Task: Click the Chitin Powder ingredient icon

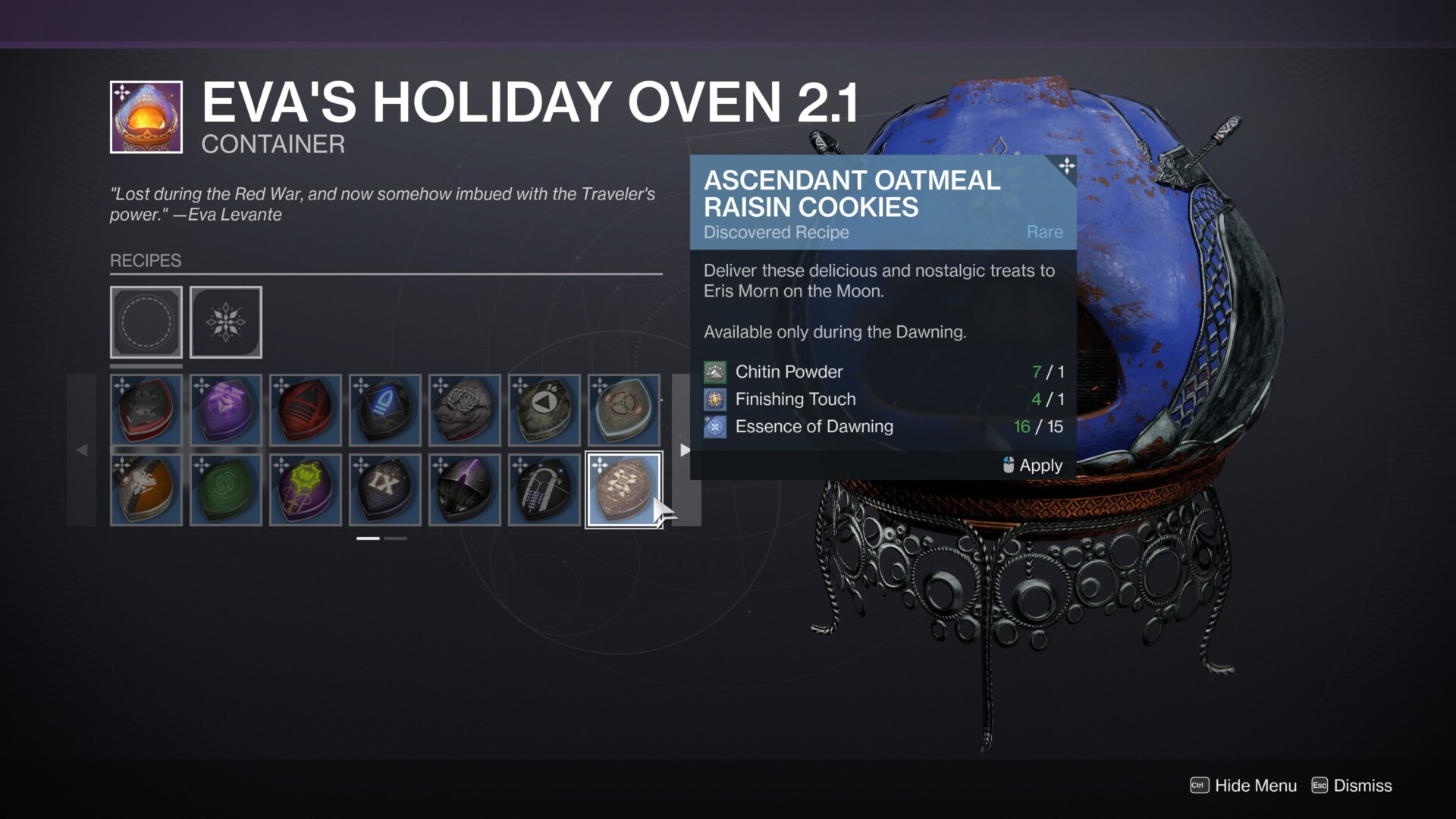Action: click(x=714, y=372)
